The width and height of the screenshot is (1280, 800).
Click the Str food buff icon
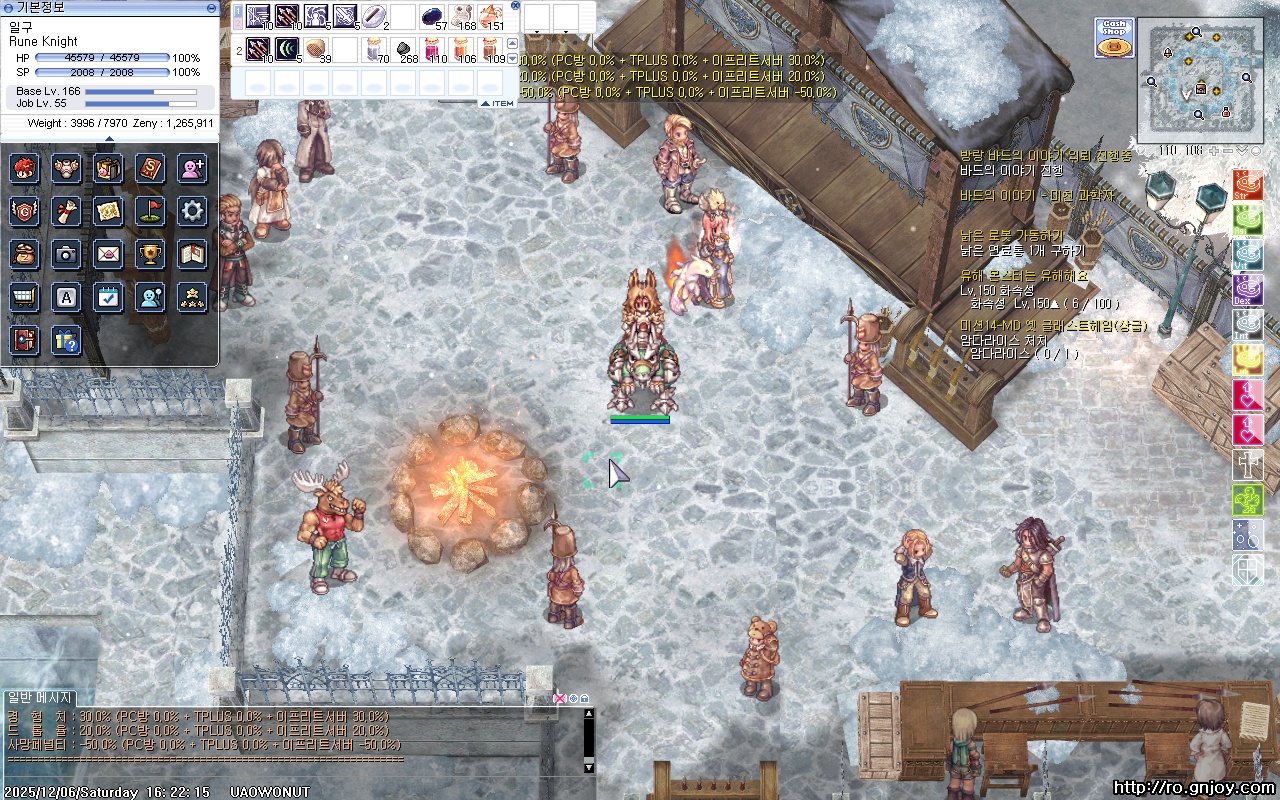(1247, 186)
